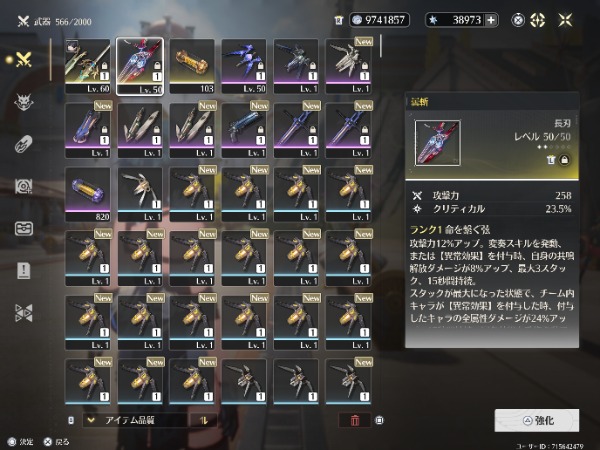Select the golden cylinder item showing 103
Image resolution: width=600 pixels, height=450 pixels.
(192, 64)
